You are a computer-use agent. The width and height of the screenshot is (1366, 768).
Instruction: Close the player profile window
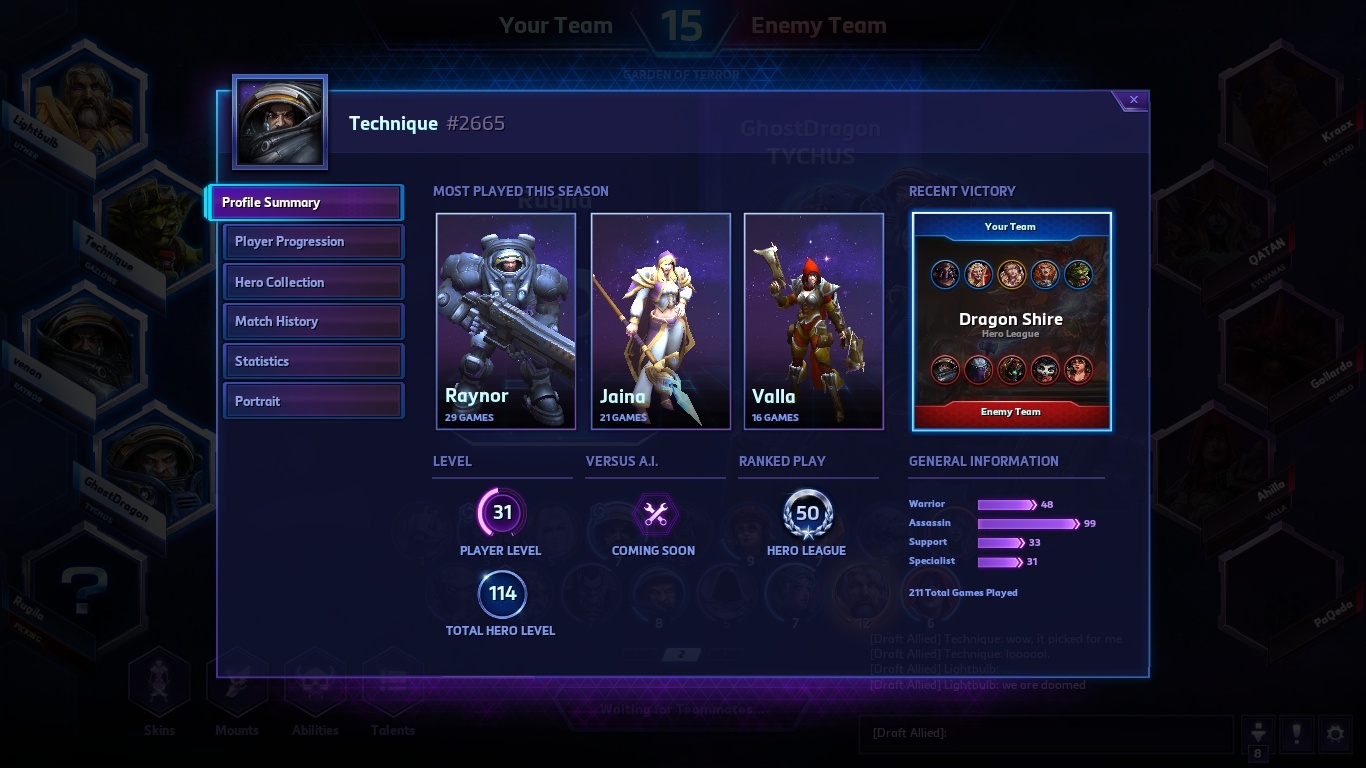pyautogui.click(x=1133, y=100)
